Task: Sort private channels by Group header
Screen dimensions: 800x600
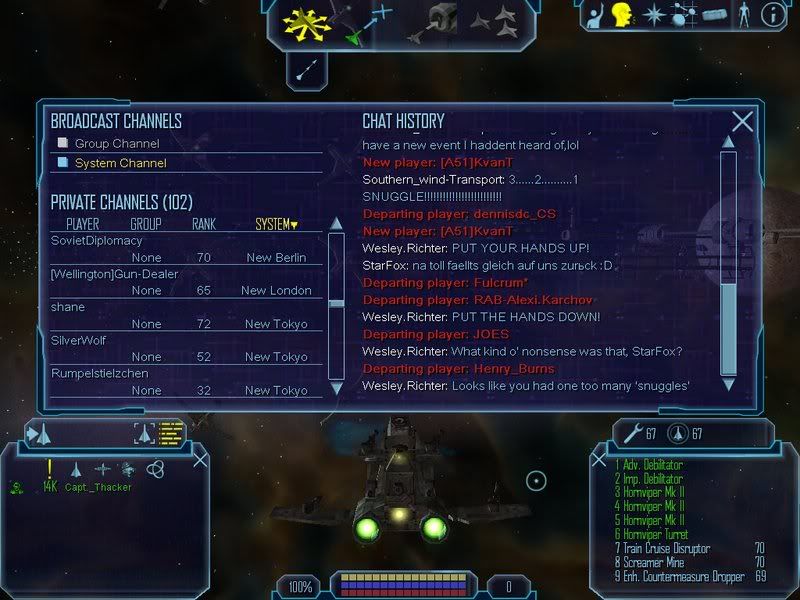Action: (145, 224)
